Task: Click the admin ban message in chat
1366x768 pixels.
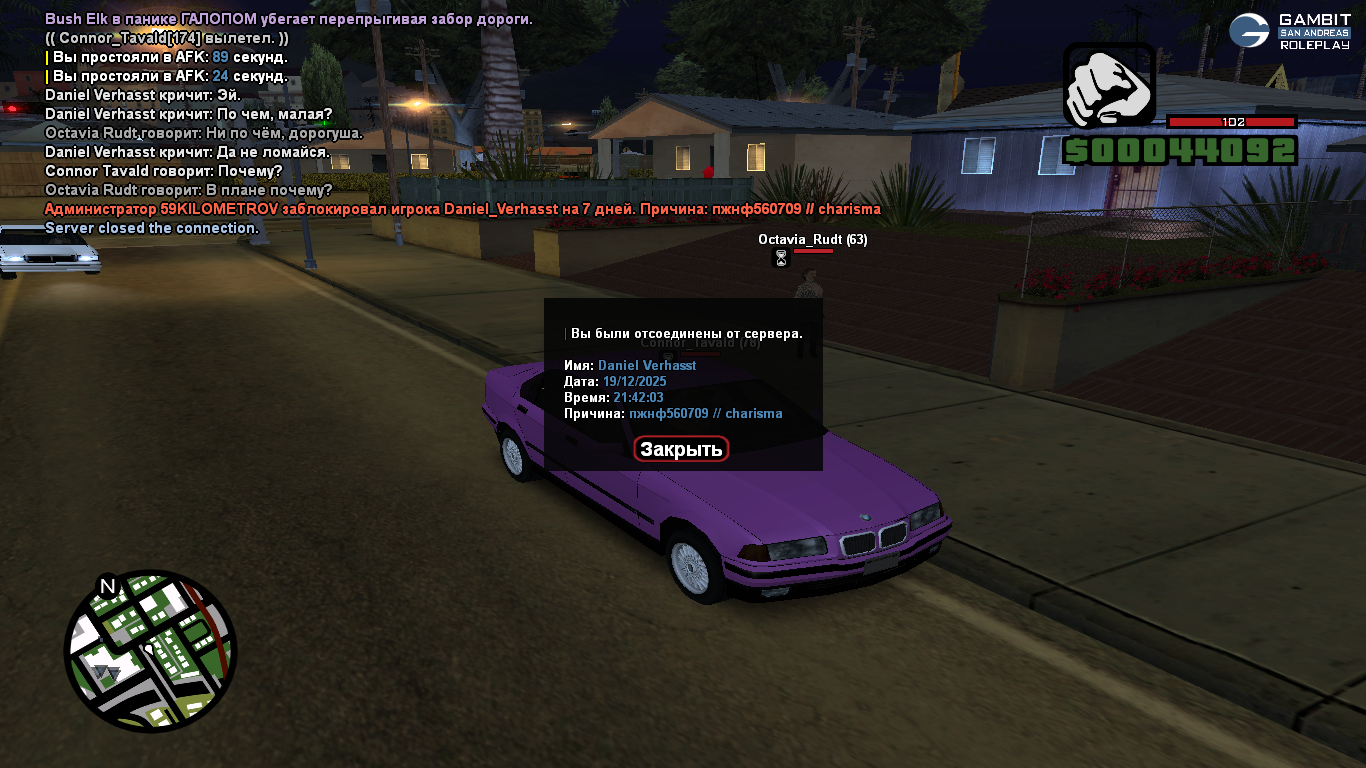Action: point(462,209)
